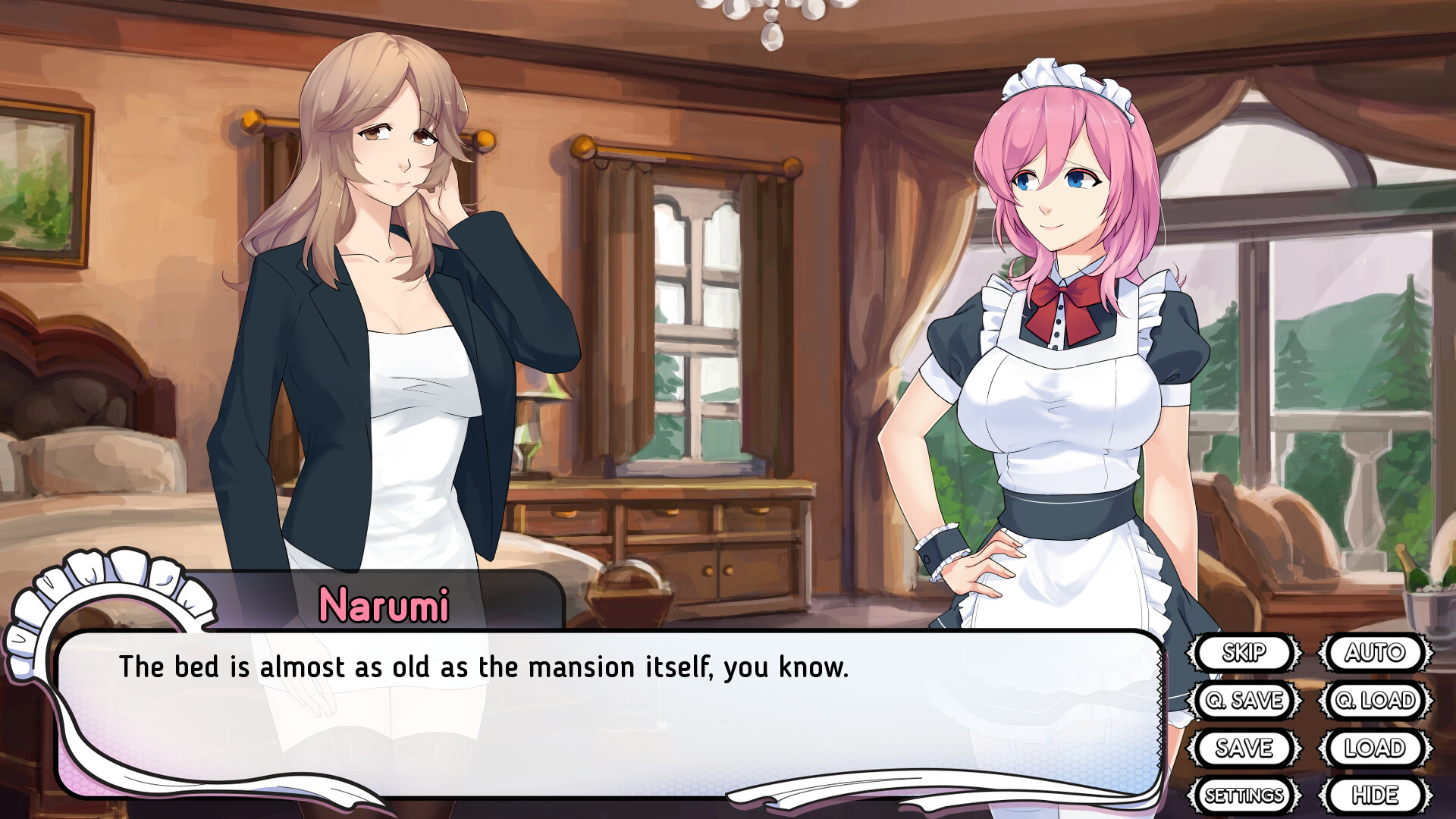The width and height of the screenshot is (1456, 819).
Task: Activate skip mode using the SKIP button
Action: pyautogui.click(x=1246, y=653)
